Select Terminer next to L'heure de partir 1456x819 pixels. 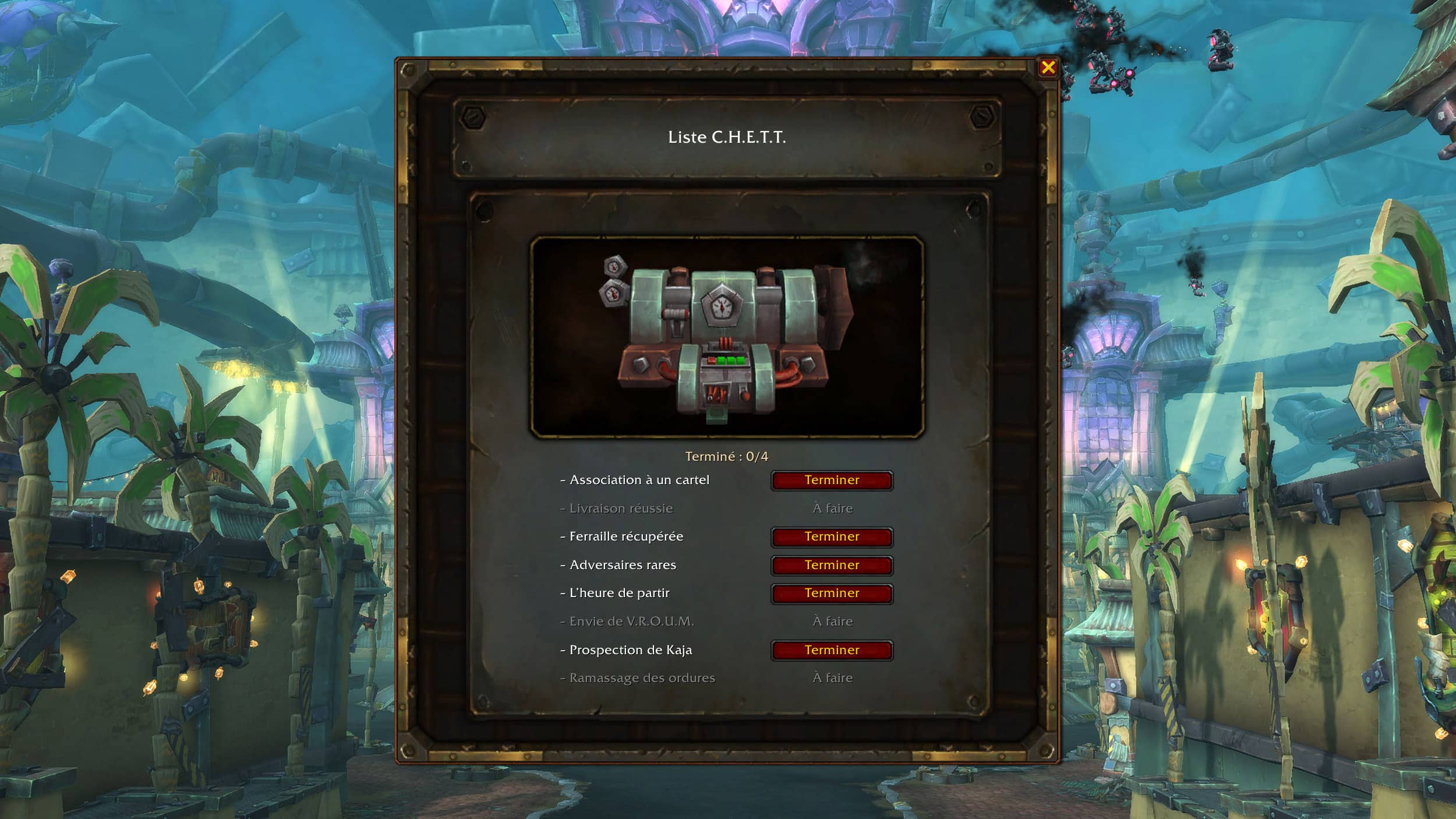(832, 594)
